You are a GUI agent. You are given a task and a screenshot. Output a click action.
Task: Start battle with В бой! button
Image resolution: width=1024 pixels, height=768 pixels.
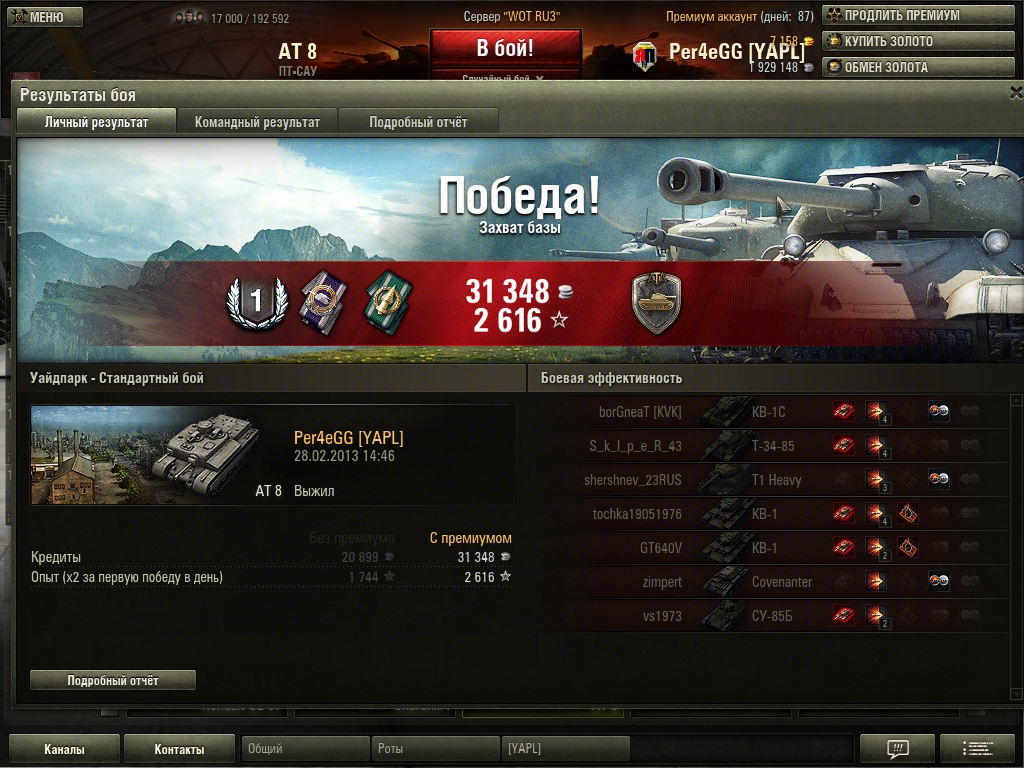pos(505,48)
